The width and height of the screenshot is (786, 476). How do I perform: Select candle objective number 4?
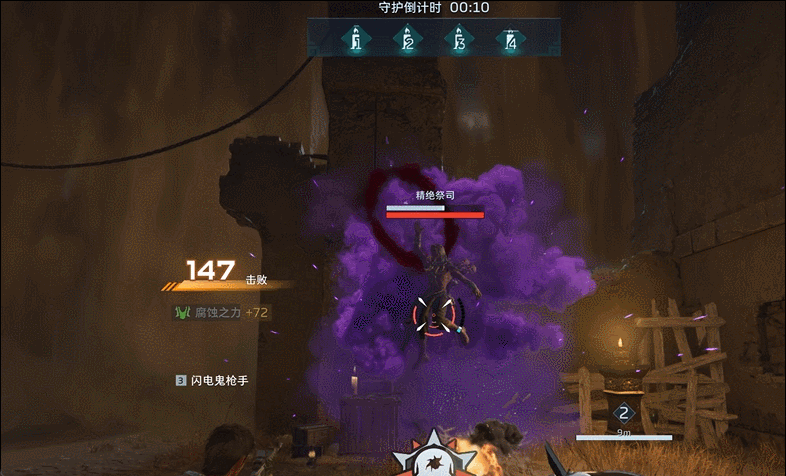pos(511,41)
